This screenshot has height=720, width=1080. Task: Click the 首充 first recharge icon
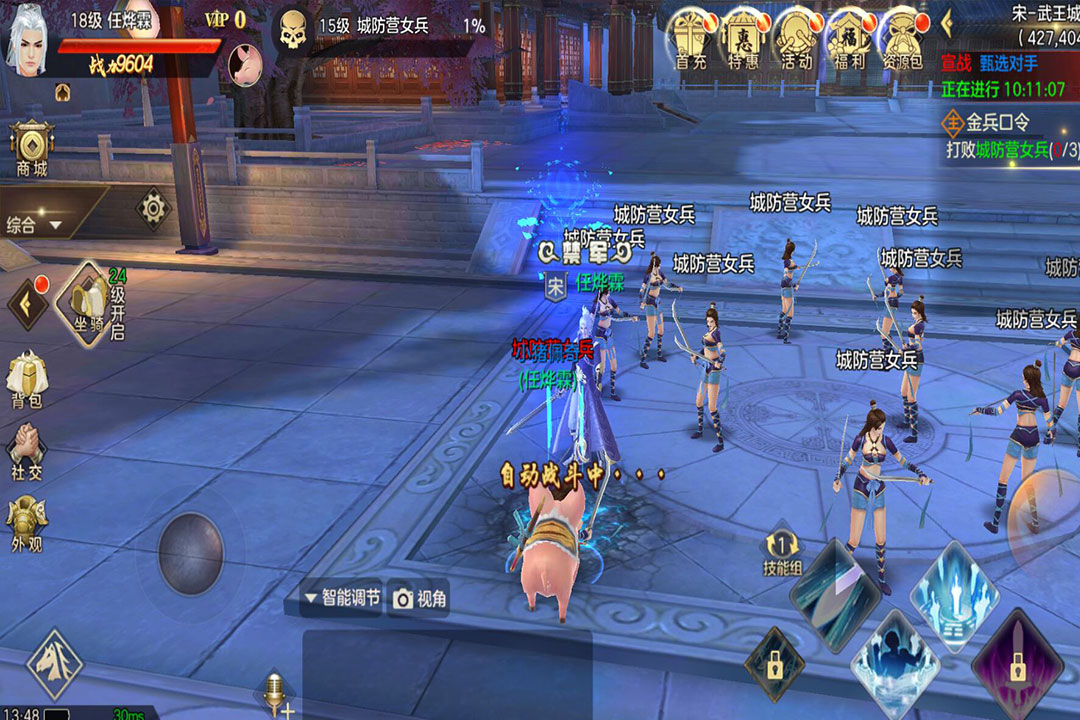(x=692, y=38)
